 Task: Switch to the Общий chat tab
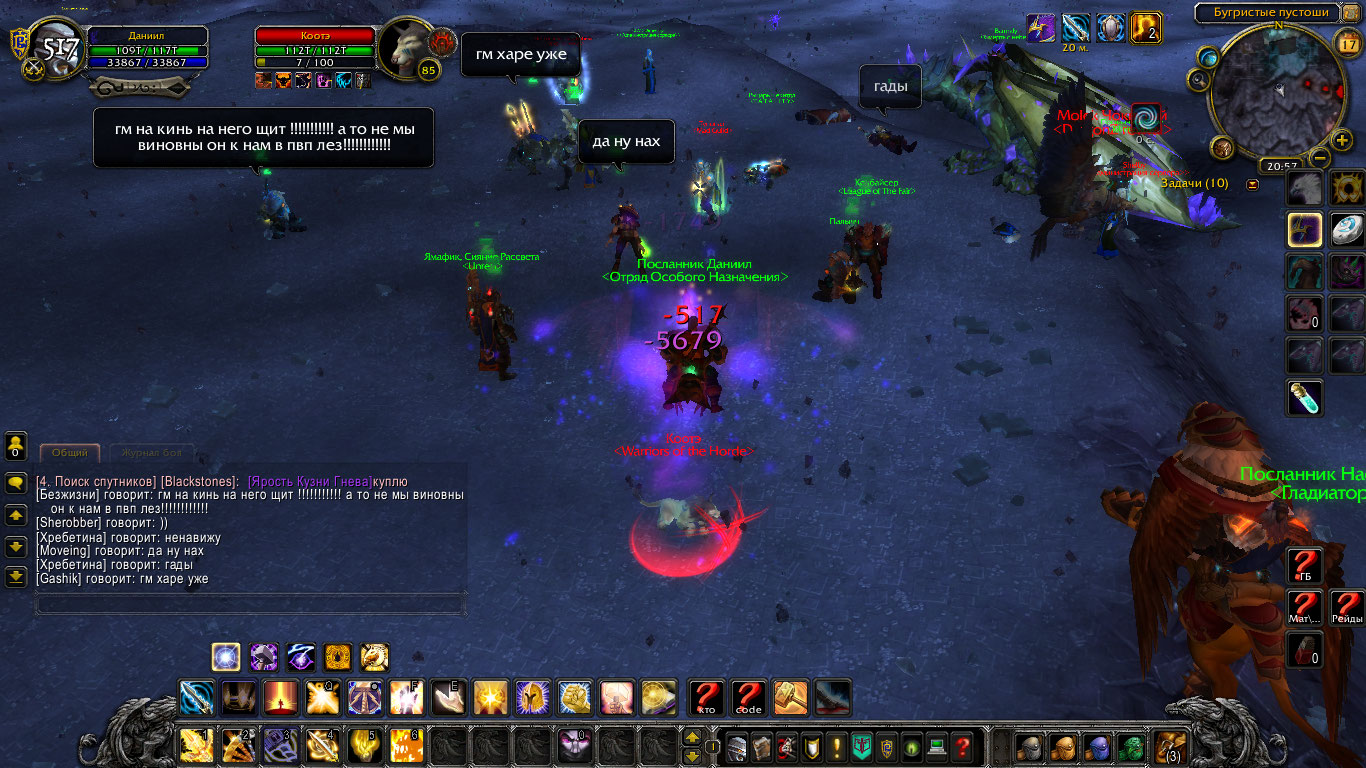coord(70,453)
